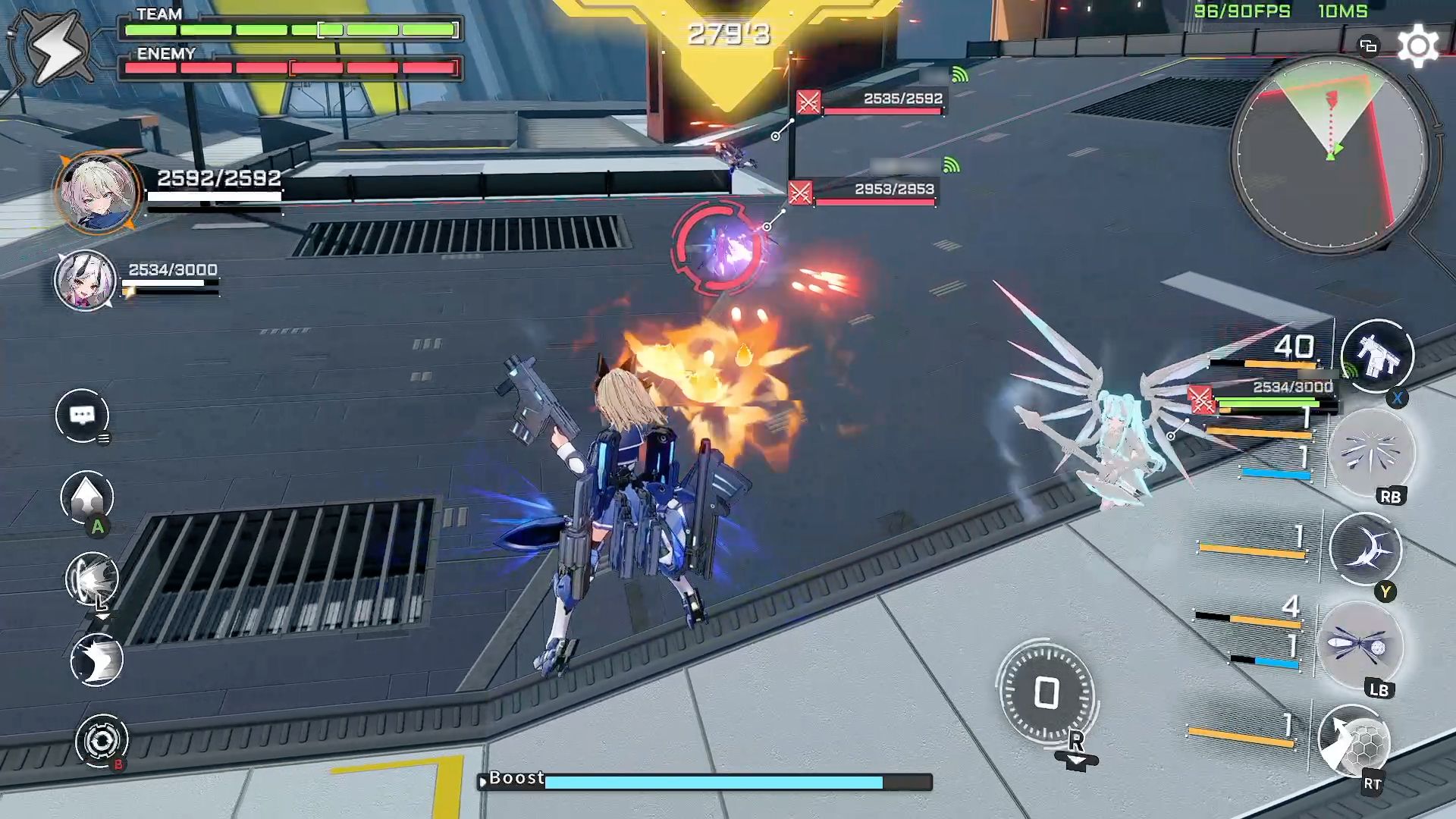The image size is (1456, 819).
Task: Use the dash boost skill icon
Action: [93, 579]
